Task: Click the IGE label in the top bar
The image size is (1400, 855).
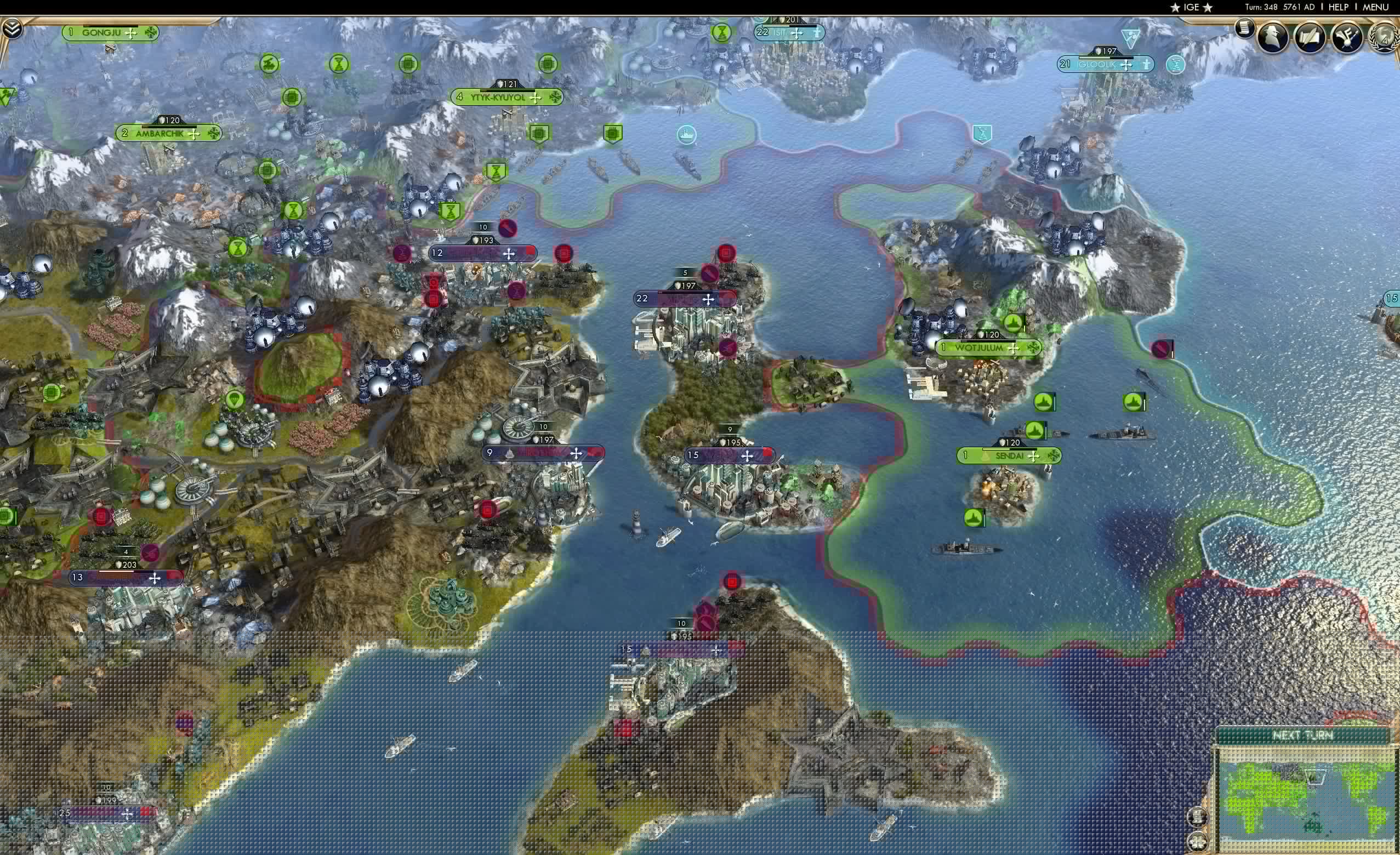Action: coord(1191,7)
